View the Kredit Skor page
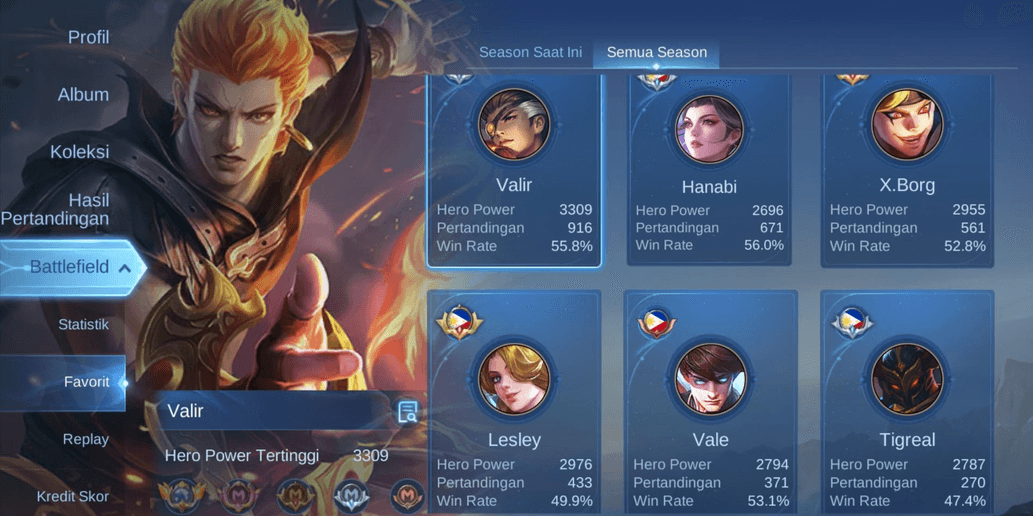The width and height of the screenshot is (1033, 516). click(x=73, y=496)
